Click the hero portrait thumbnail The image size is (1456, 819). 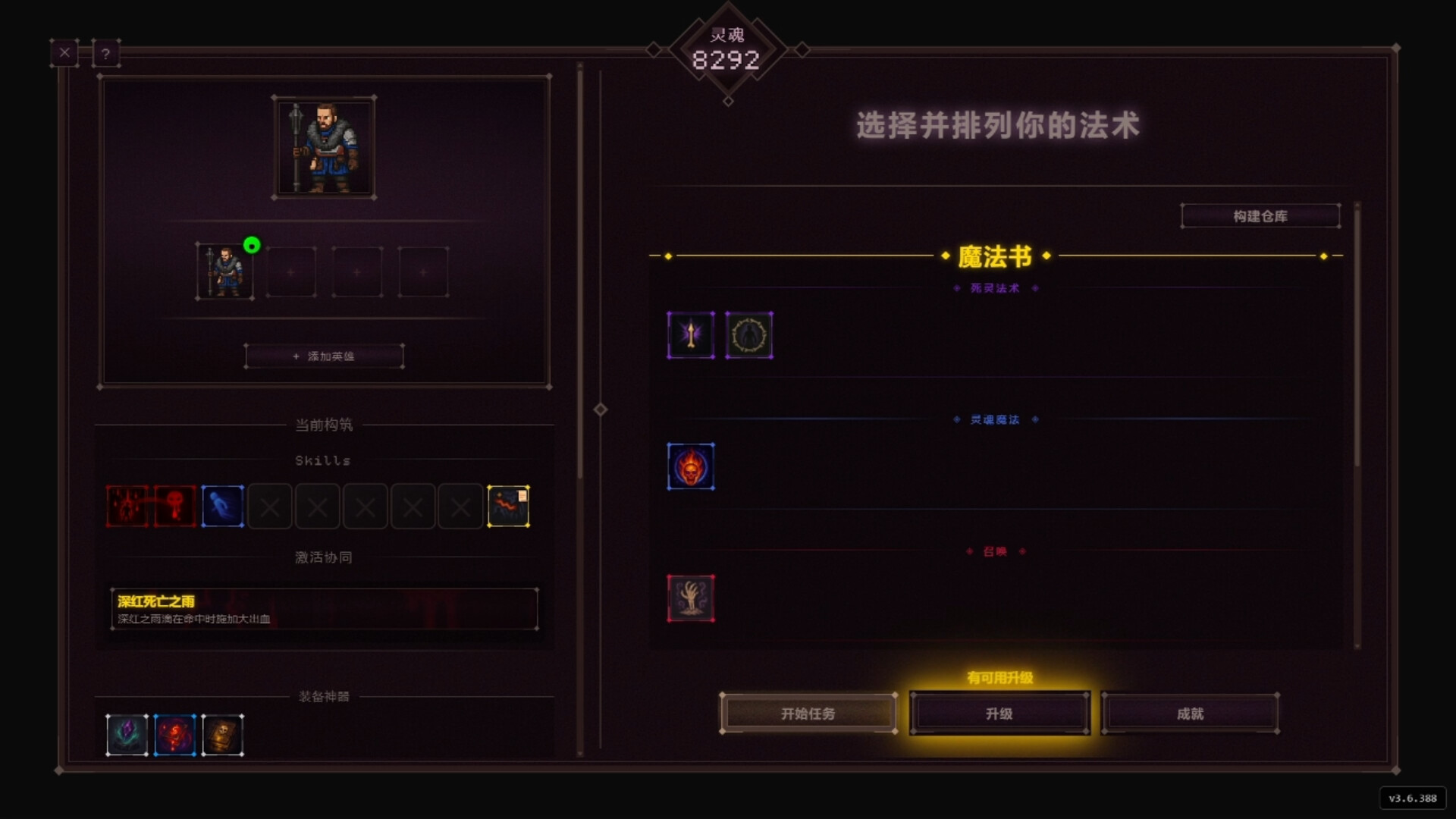(324, 146)
